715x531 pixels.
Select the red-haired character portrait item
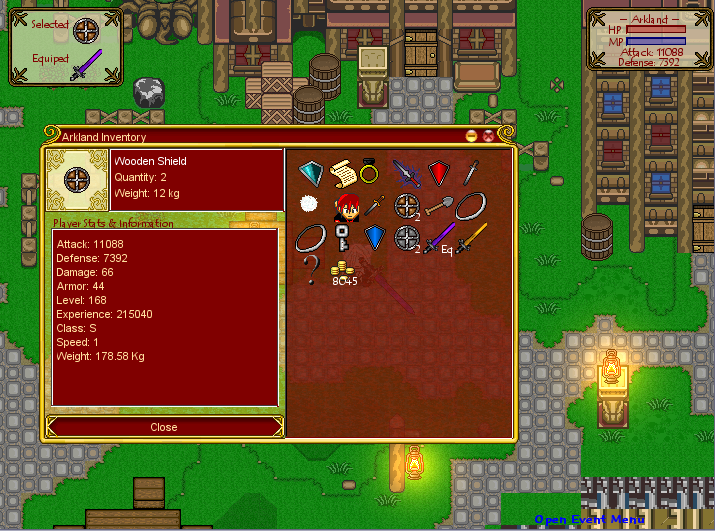coord(345,208)
